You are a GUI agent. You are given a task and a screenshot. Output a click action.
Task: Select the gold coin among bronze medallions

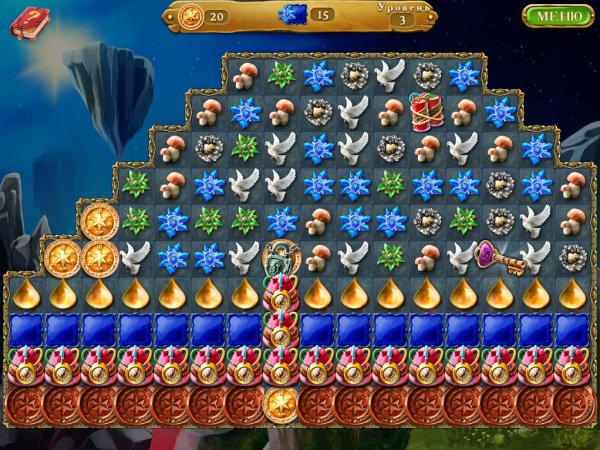point(281,404)
